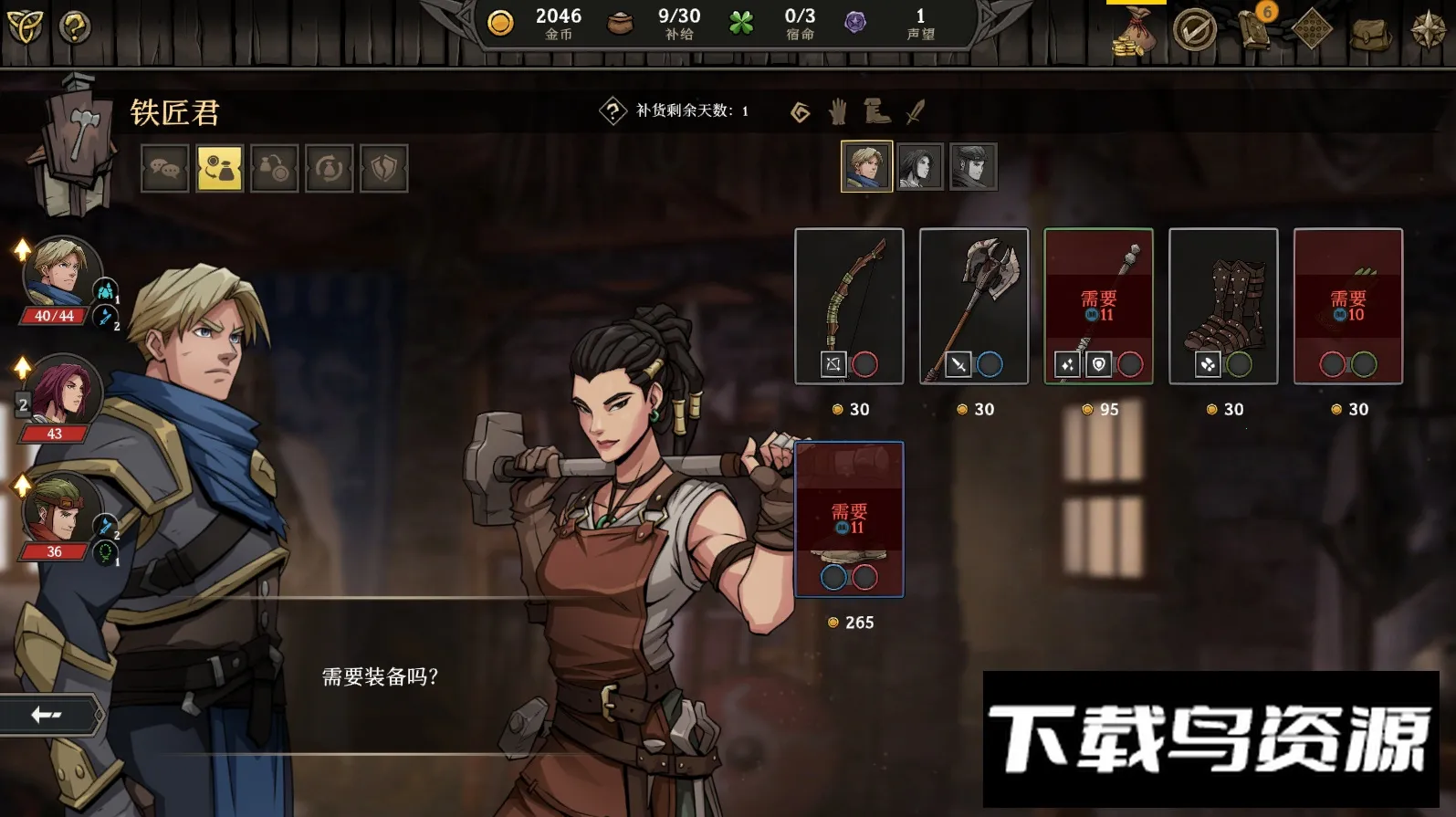Image resolution: width=1456 pixels, height=817 pixels.
Task: Click the back arrow button
Action: tap(47, 714)
